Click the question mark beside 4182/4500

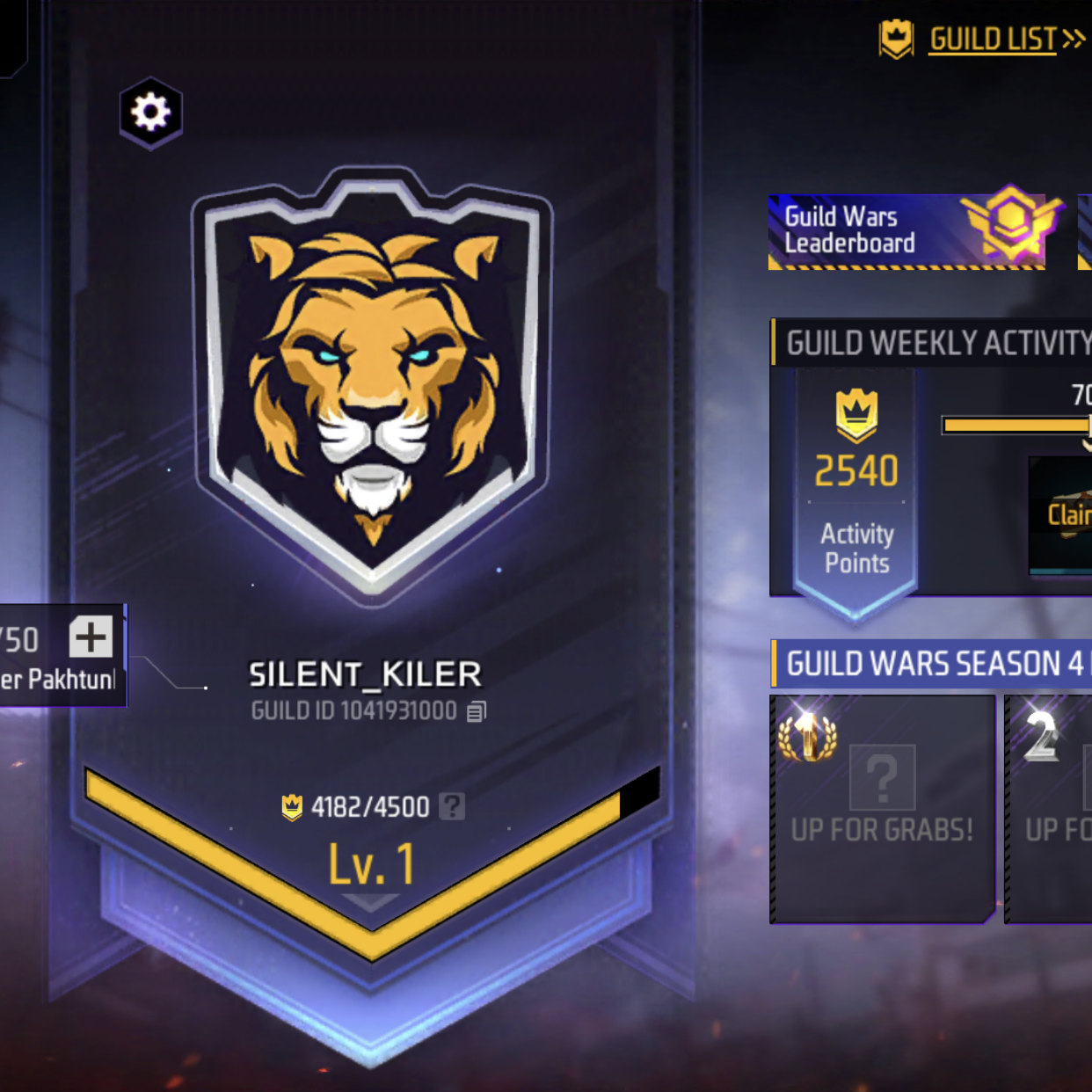coord(452,806)
